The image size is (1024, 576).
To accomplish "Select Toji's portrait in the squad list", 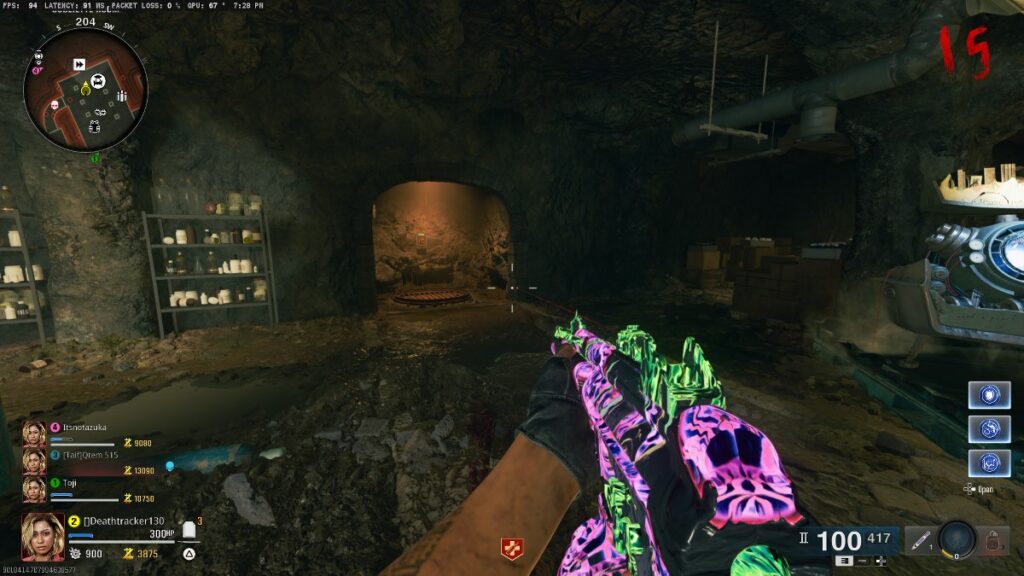I will 34,487.
